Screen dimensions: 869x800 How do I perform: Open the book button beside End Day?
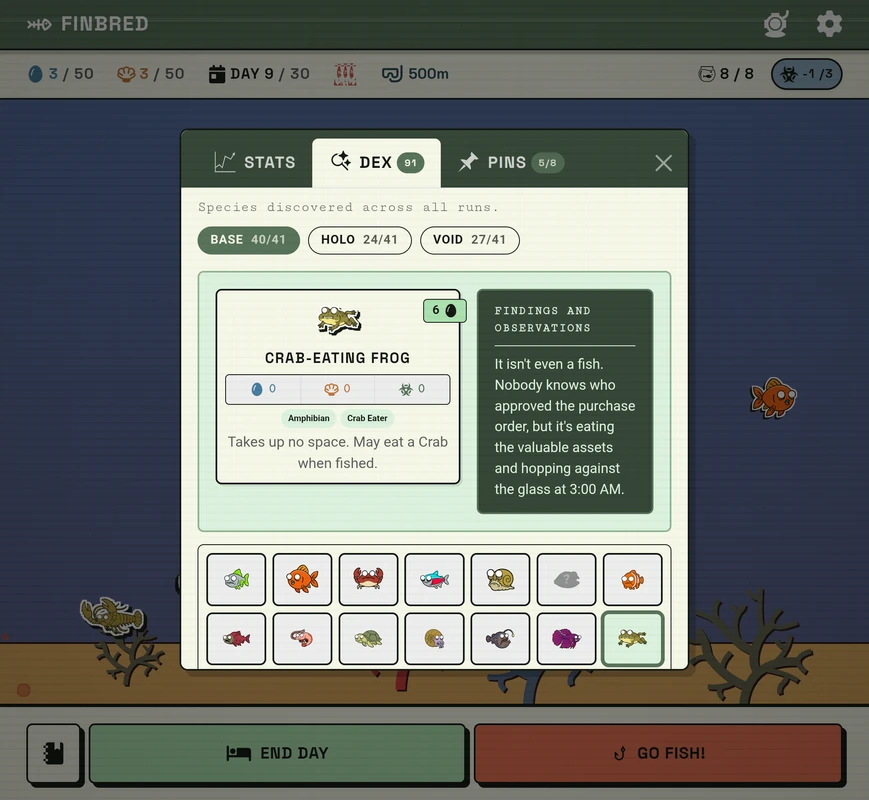[54, 753]
